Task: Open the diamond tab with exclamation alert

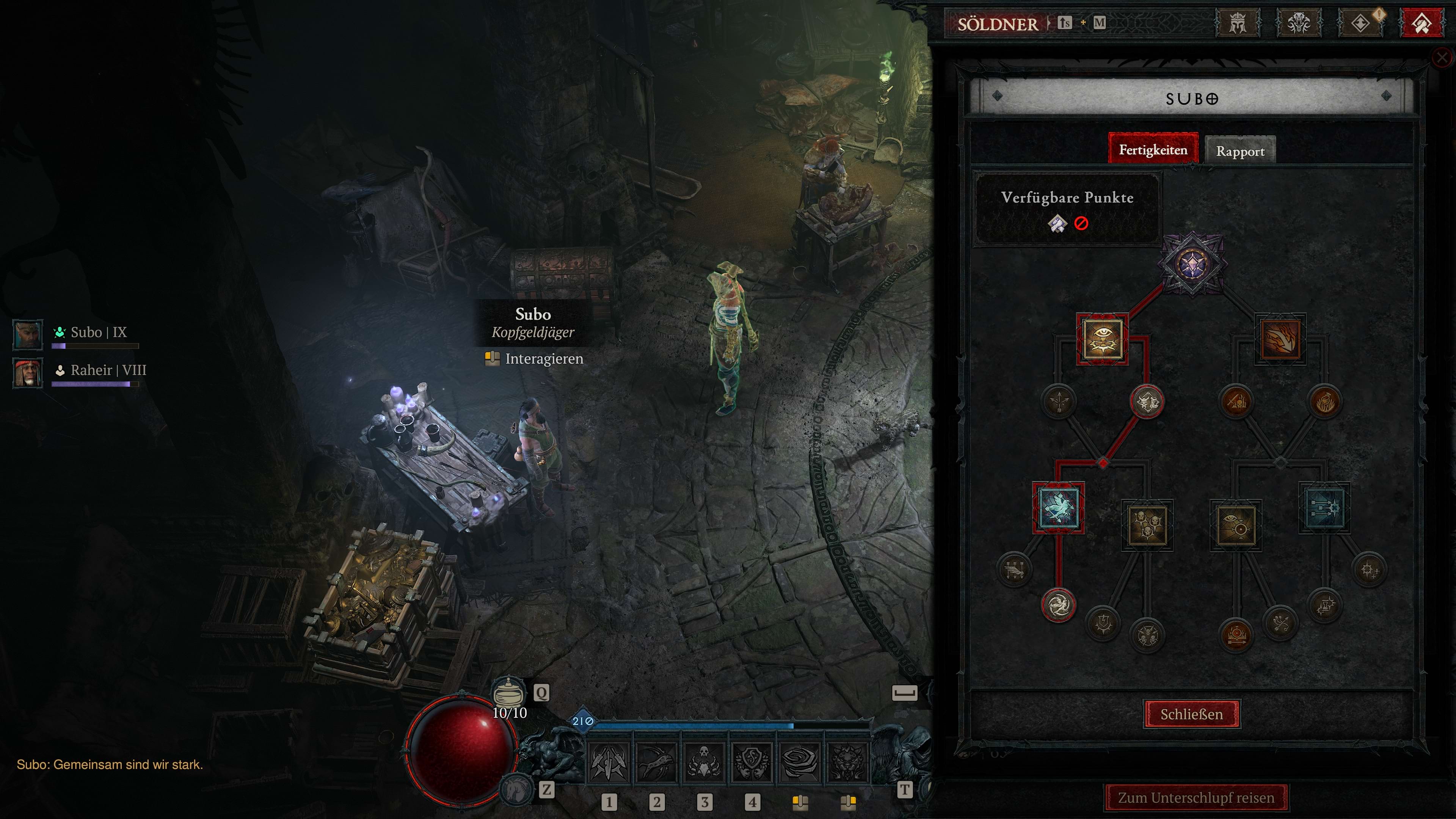Action: (1360, 24)
